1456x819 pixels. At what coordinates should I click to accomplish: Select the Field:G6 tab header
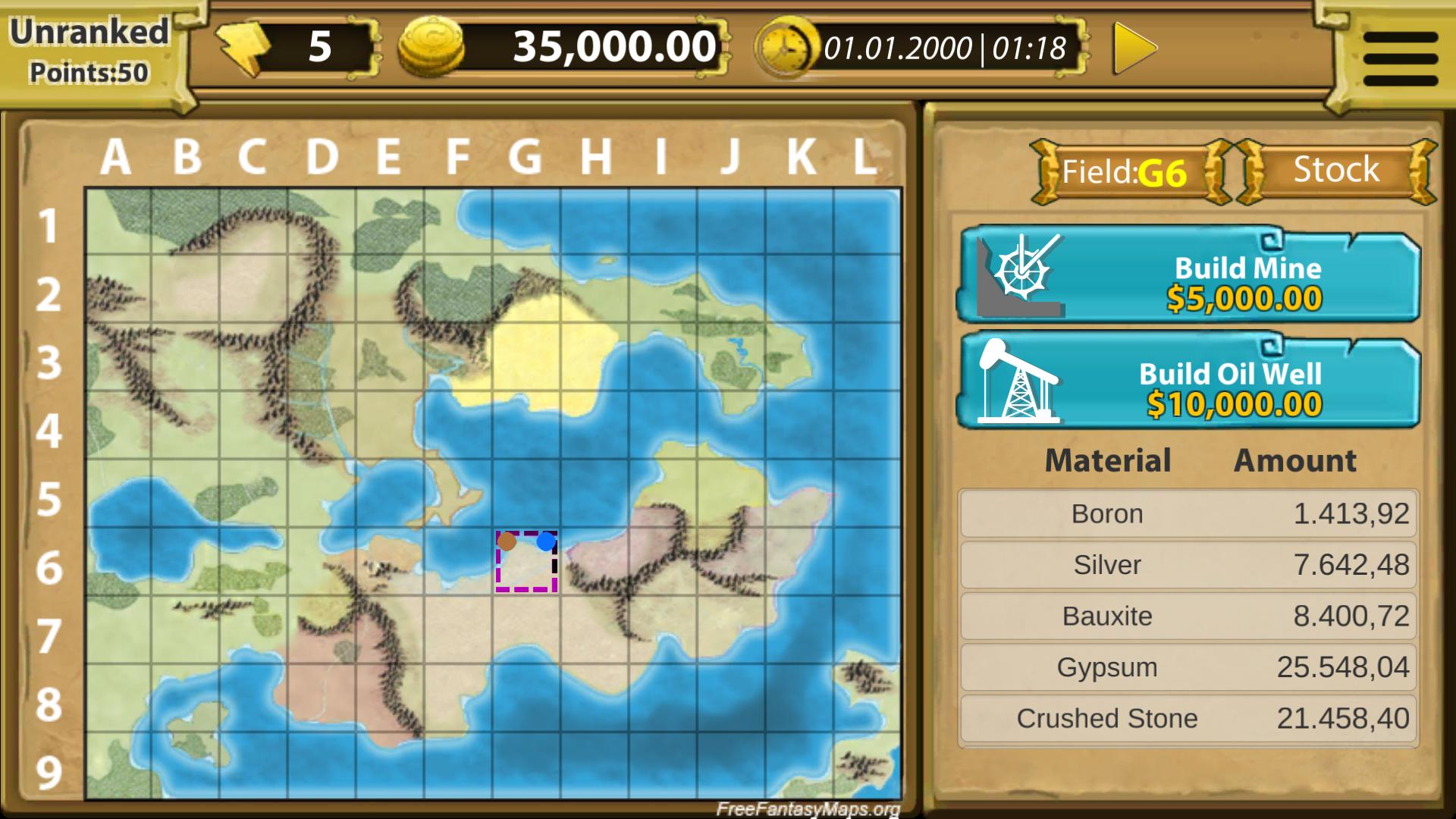pyautogui.click(x=1122, y=170)
